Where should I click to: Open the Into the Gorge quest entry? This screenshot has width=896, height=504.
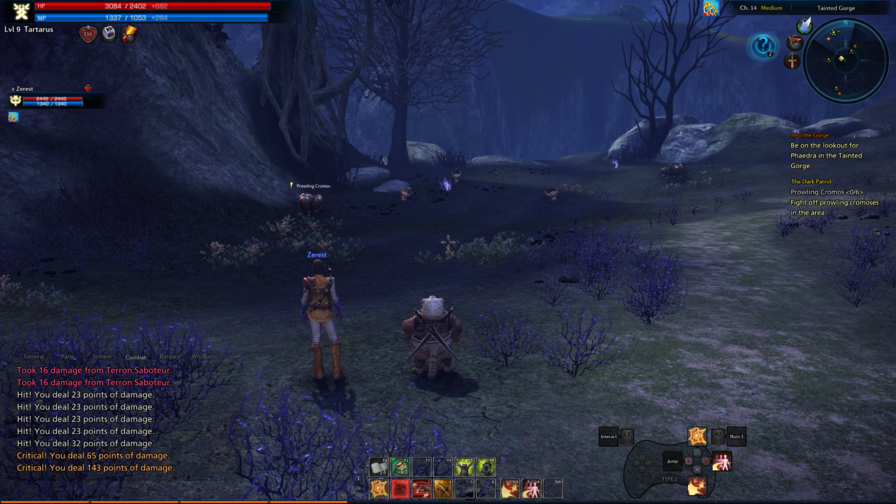pos(810,135)
